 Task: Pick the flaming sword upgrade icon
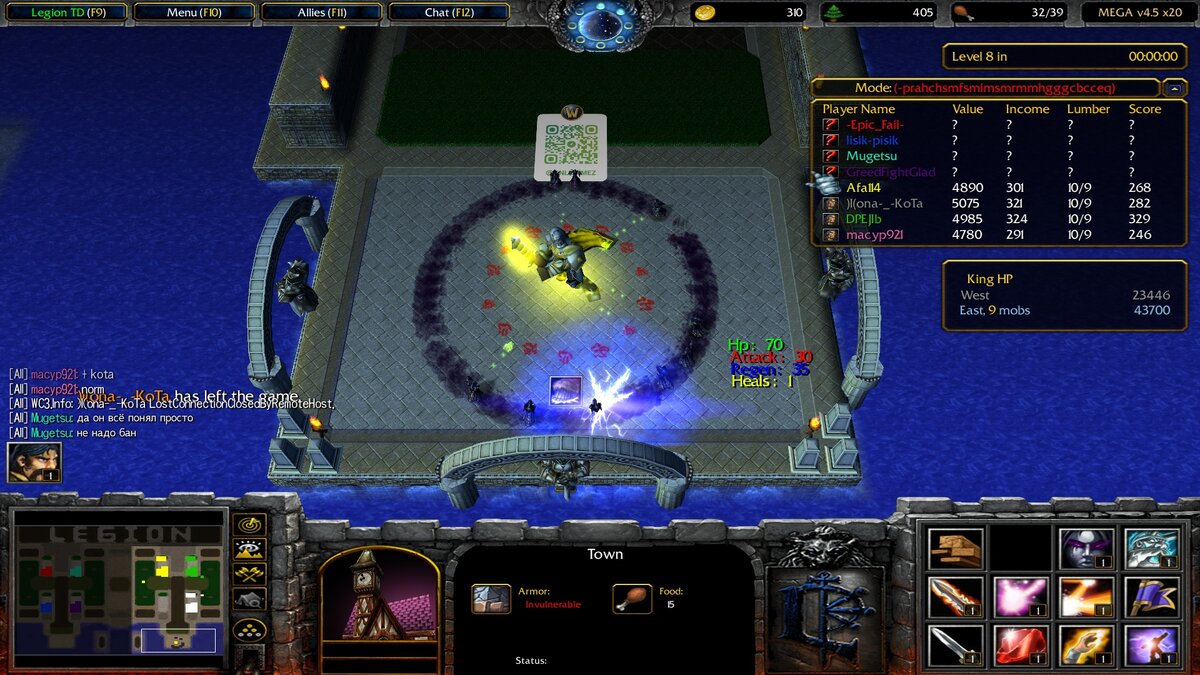pos(955,597)
